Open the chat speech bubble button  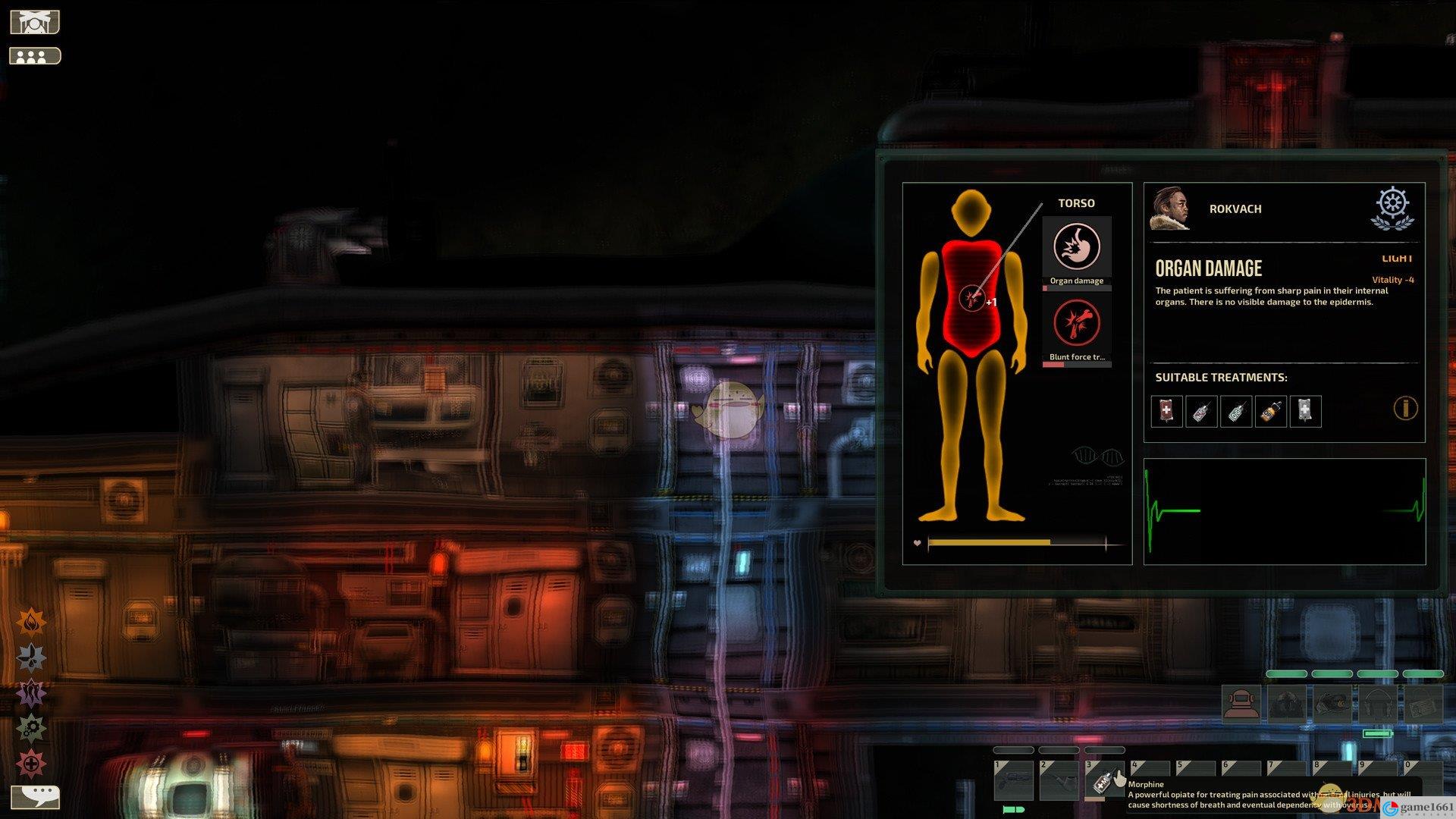coord(36,795)
